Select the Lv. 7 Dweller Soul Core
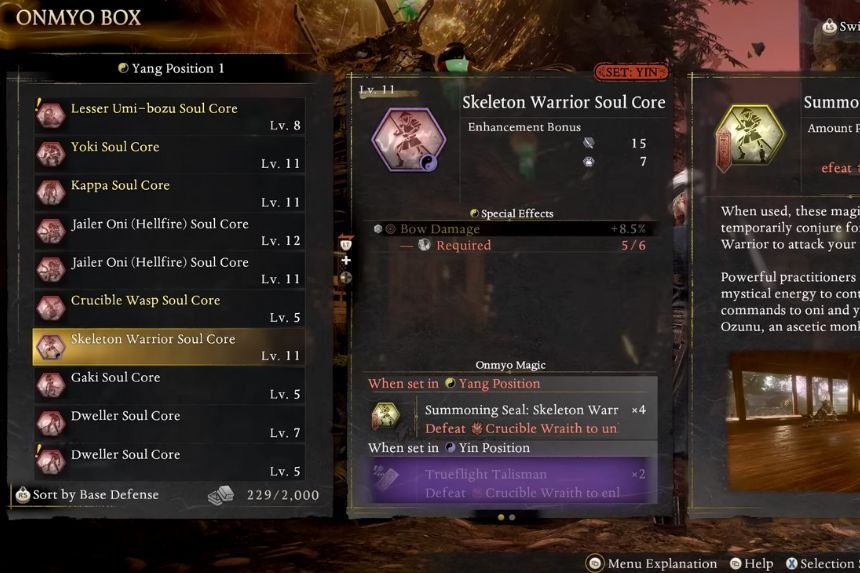Screen dimensions: 860x573 168,424
